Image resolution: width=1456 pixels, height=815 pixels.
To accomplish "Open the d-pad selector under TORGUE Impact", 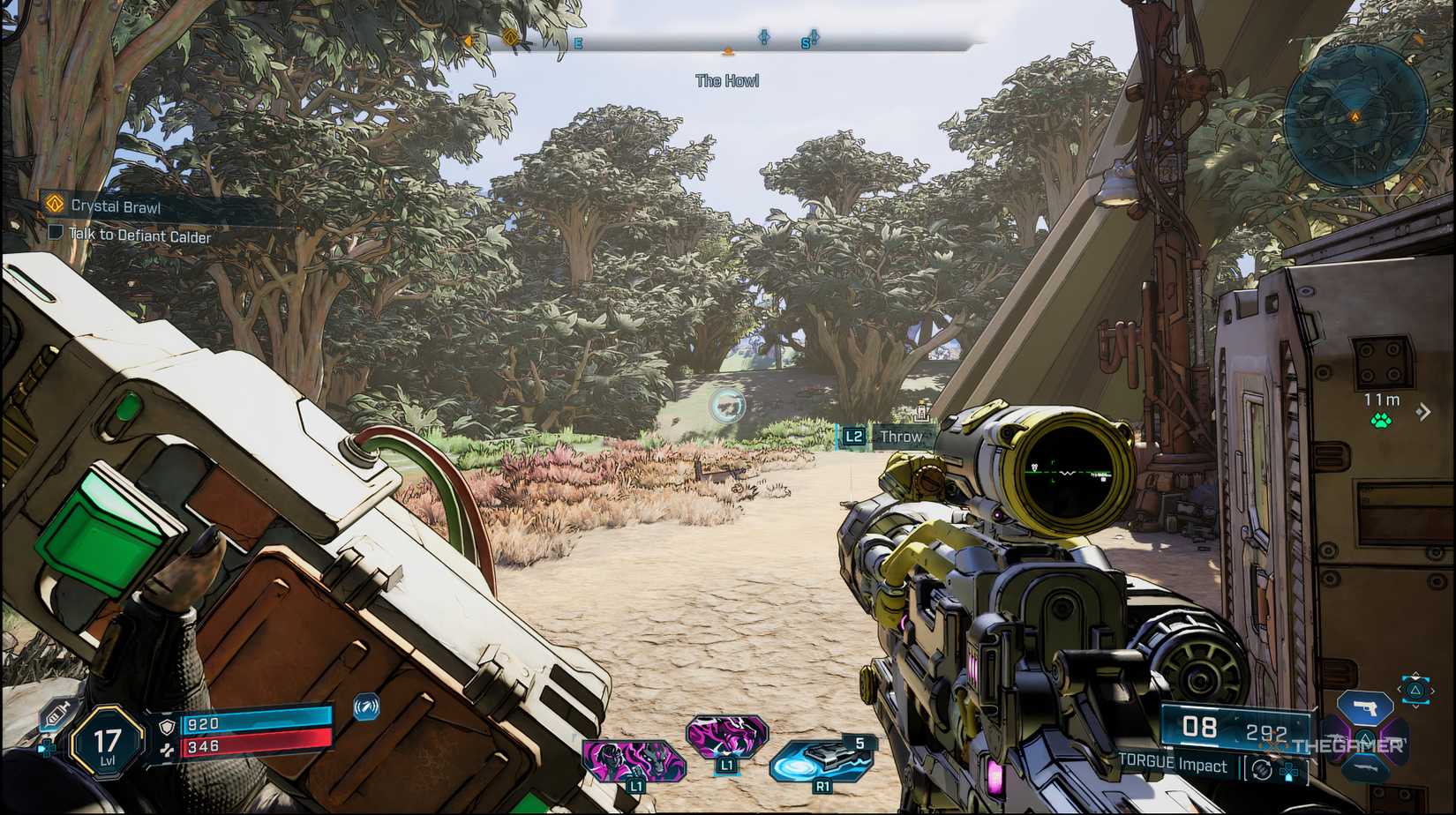I will (1288, 772).
